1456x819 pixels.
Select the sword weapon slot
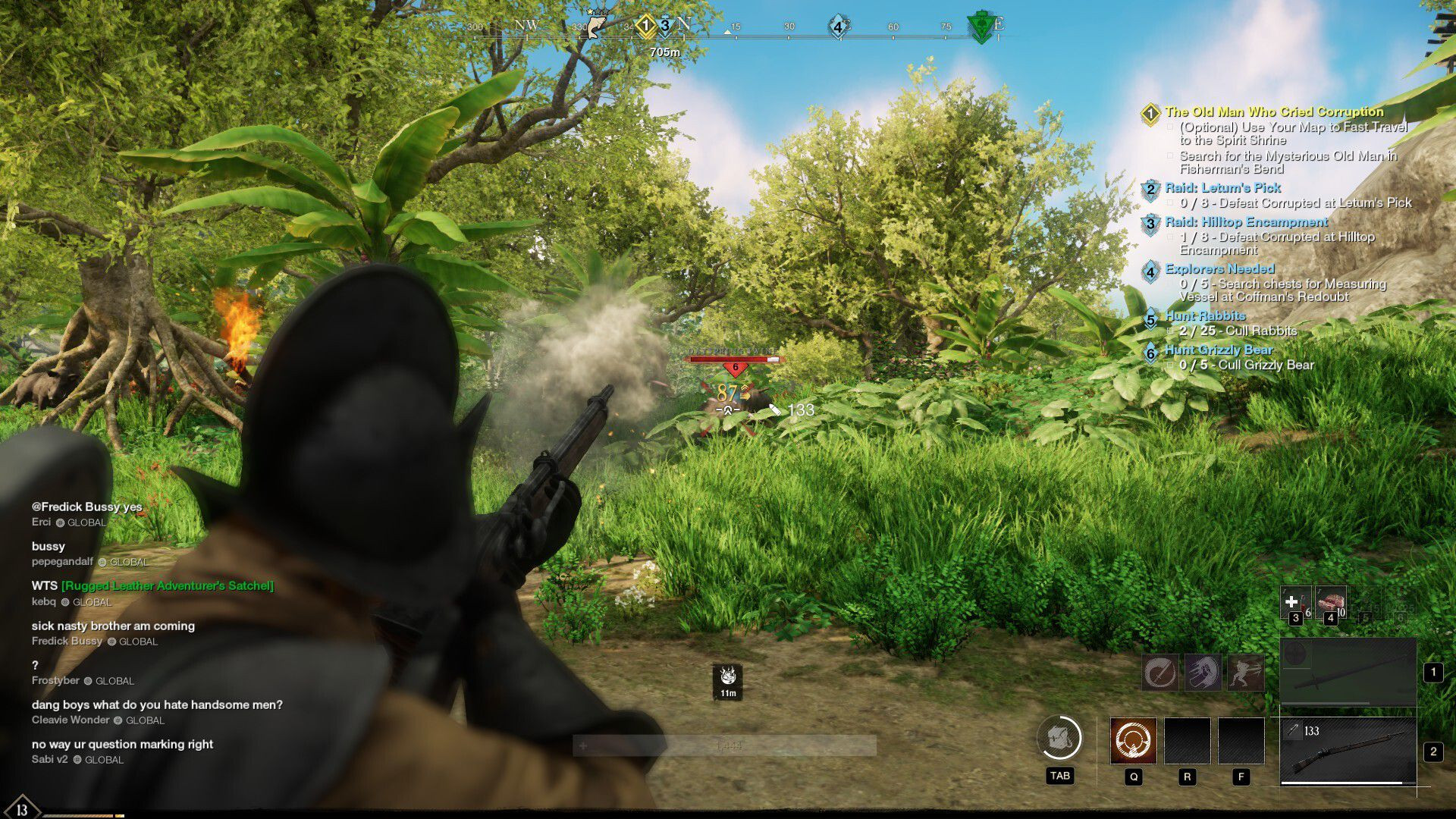pyautogui.click(x=1348, y=673)
